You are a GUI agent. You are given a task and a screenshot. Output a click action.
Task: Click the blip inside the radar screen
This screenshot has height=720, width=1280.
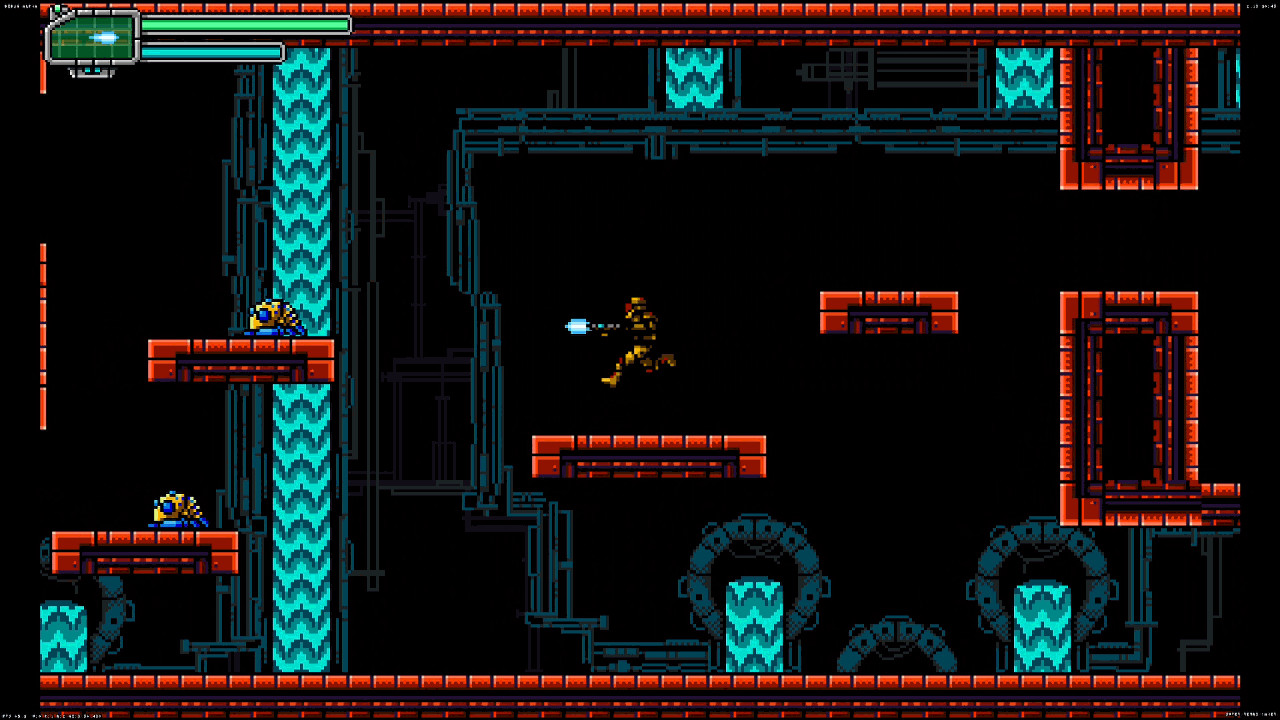tap(102, 37)
